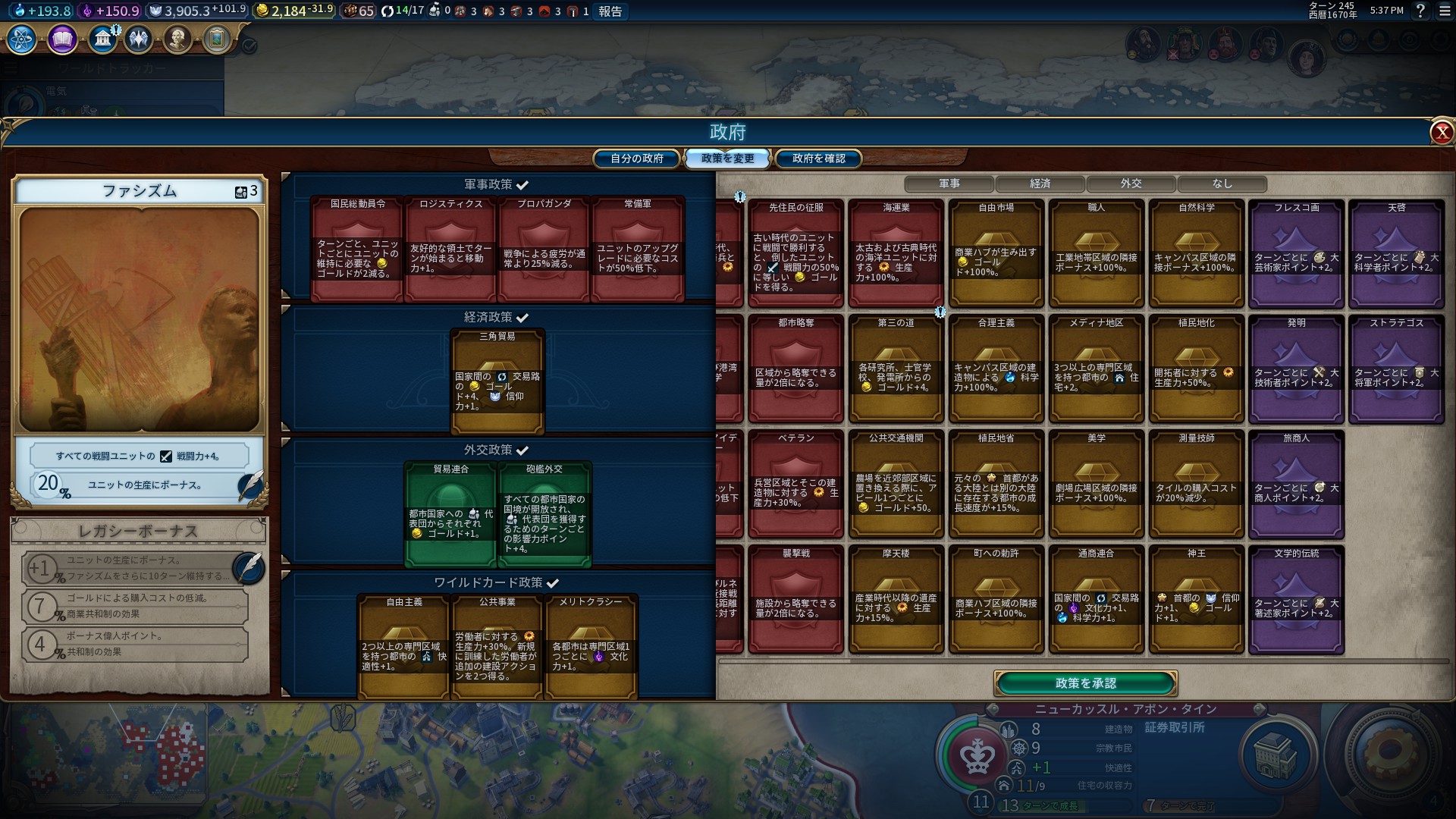Choose the メリトクラシー wildcard slot card
The width and height of the screenshot is (1456, 819).
[591, 646]
